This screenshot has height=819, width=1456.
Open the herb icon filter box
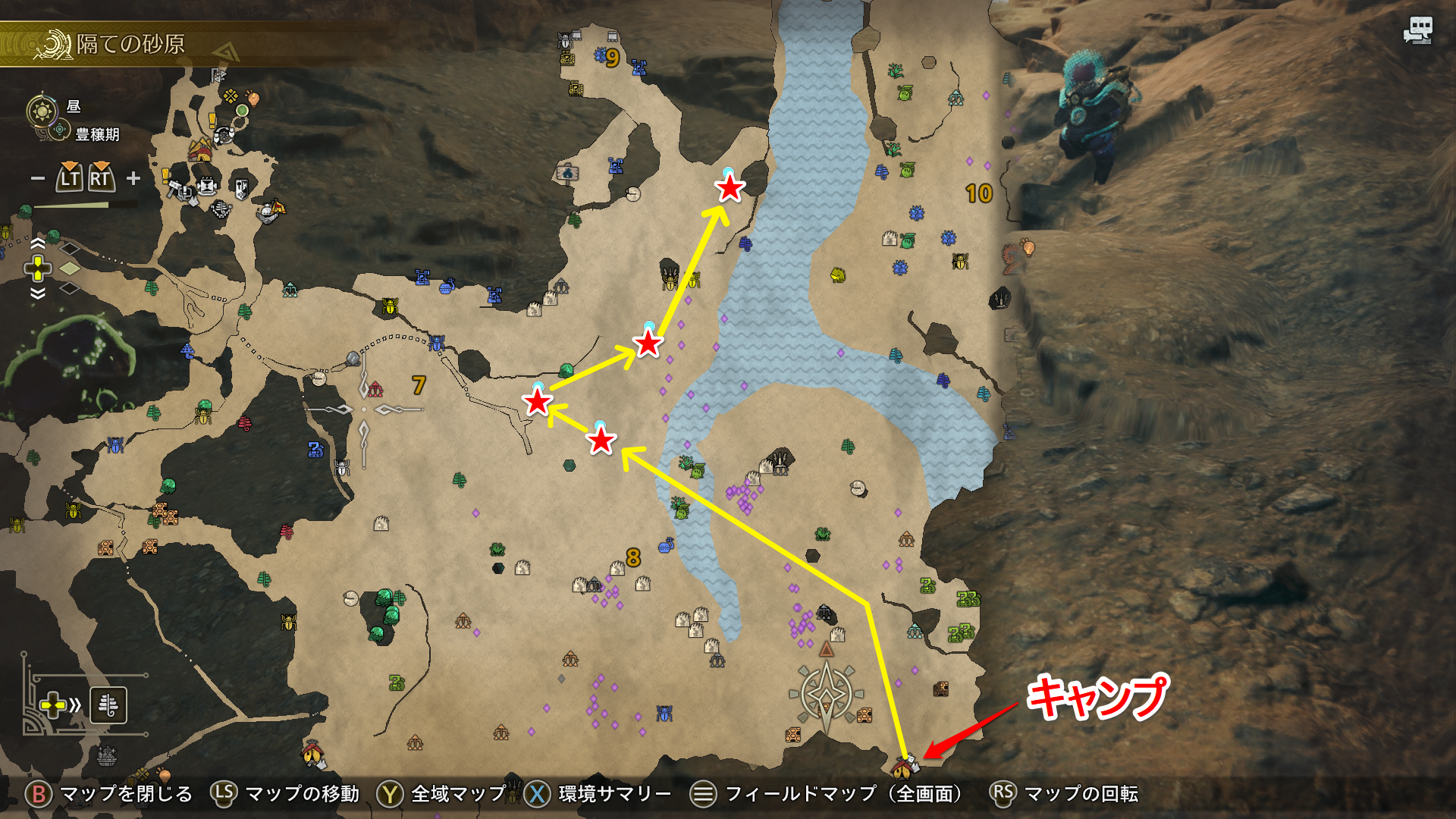pos(108,705)
